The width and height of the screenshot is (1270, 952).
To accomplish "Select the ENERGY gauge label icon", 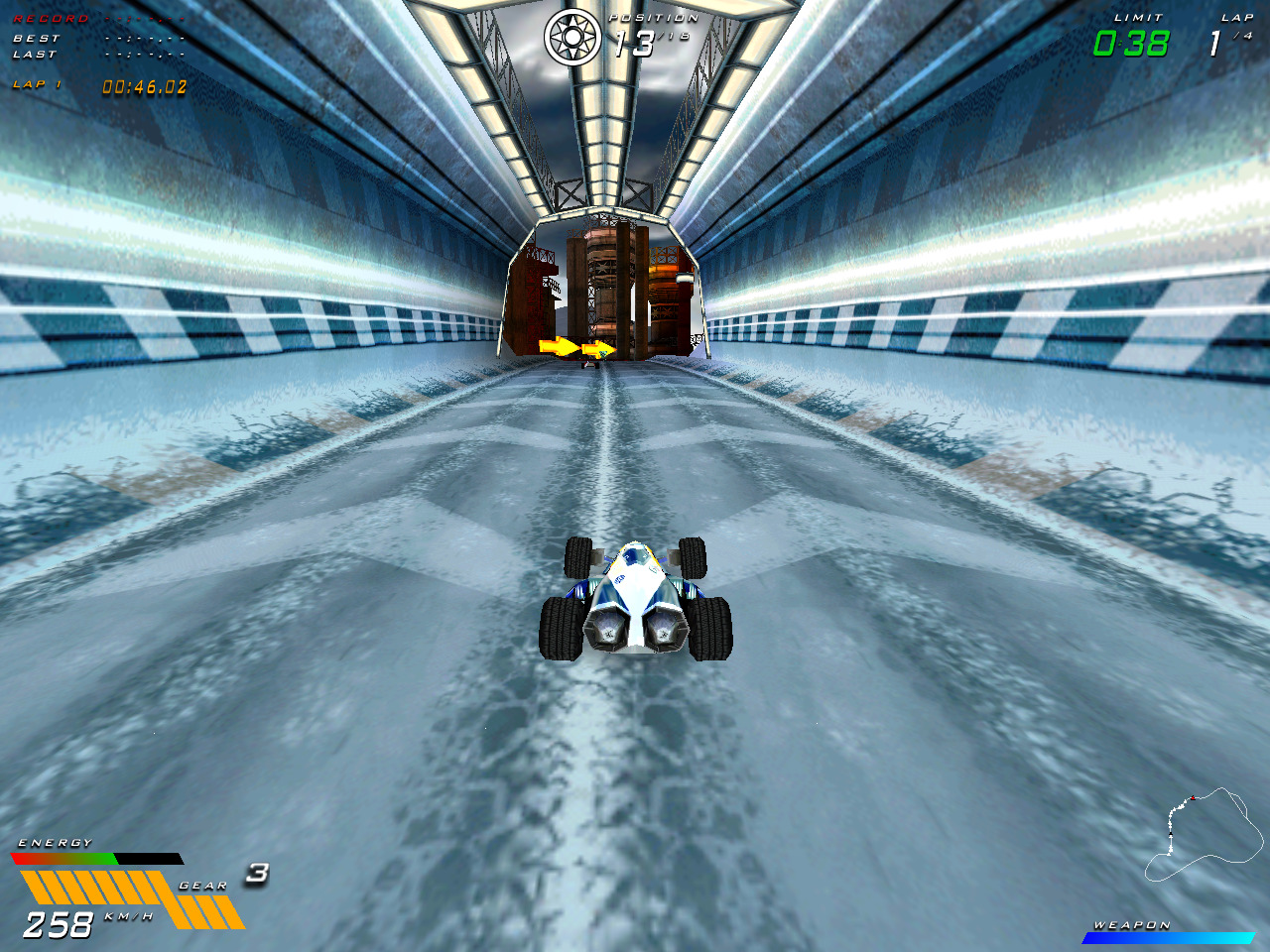I will point(55,842).
